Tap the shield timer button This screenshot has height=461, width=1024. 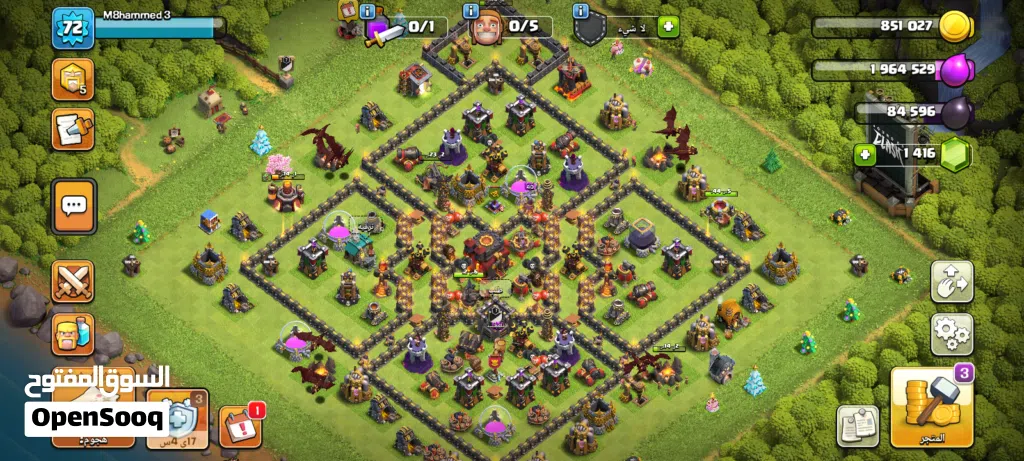(177, 419)
